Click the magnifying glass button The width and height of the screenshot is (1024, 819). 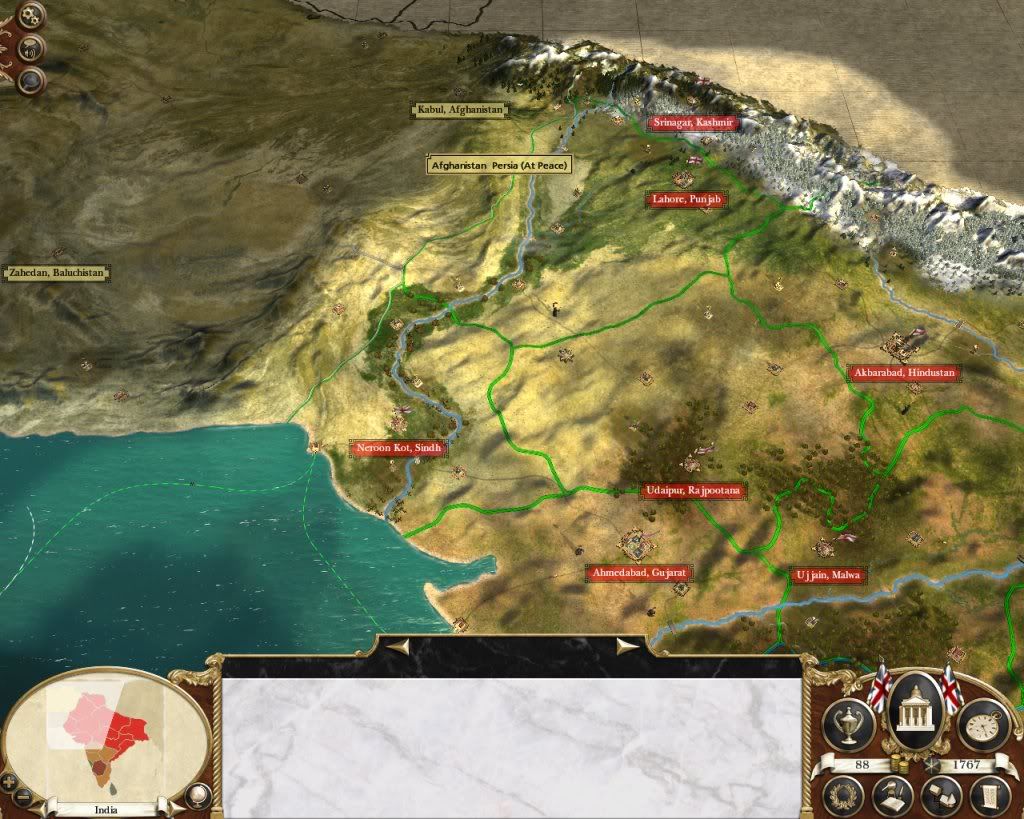tap(32, 80)
